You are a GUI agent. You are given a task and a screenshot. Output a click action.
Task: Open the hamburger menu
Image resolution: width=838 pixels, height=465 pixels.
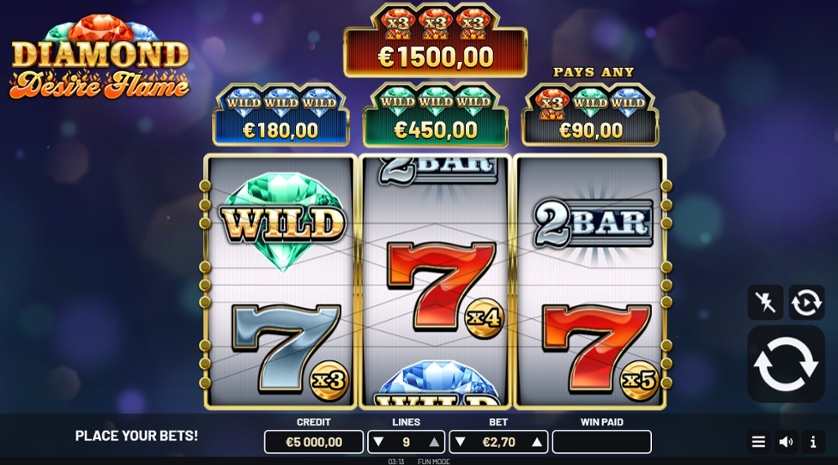(758, 442)
